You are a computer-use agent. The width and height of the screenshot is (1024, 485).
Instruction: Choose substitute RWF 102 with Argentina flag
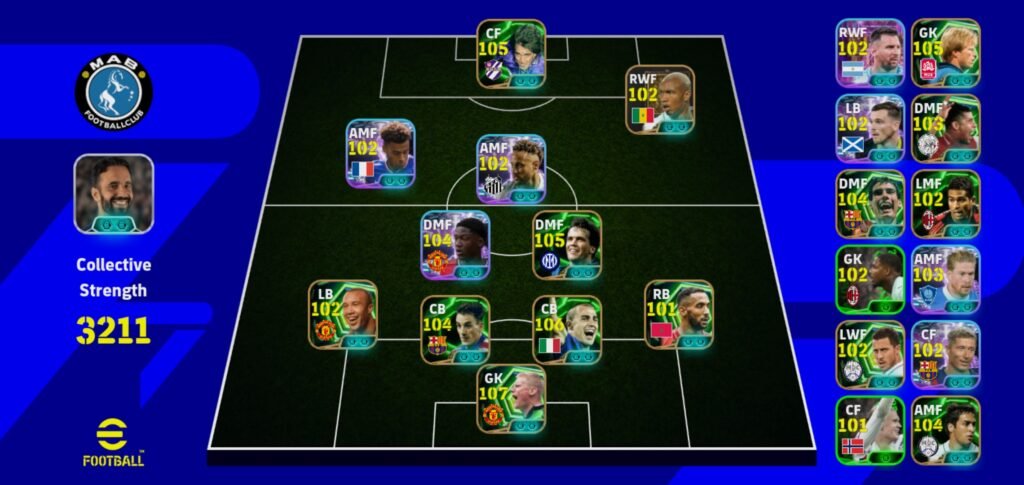pyautogui.click(x=870, y=53)
